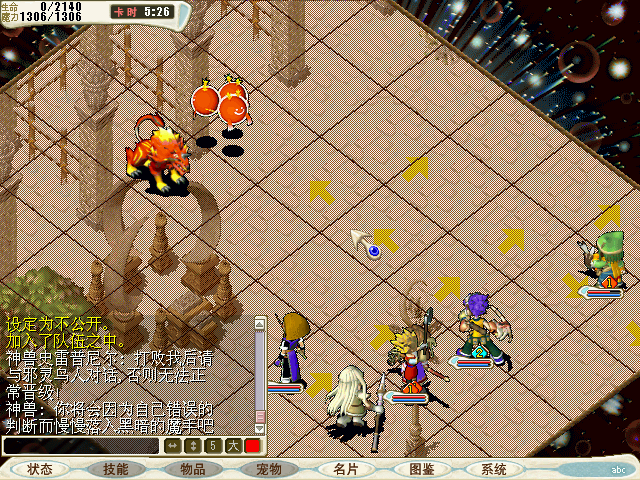Open the 图鉴 album menu

(420, 469)
